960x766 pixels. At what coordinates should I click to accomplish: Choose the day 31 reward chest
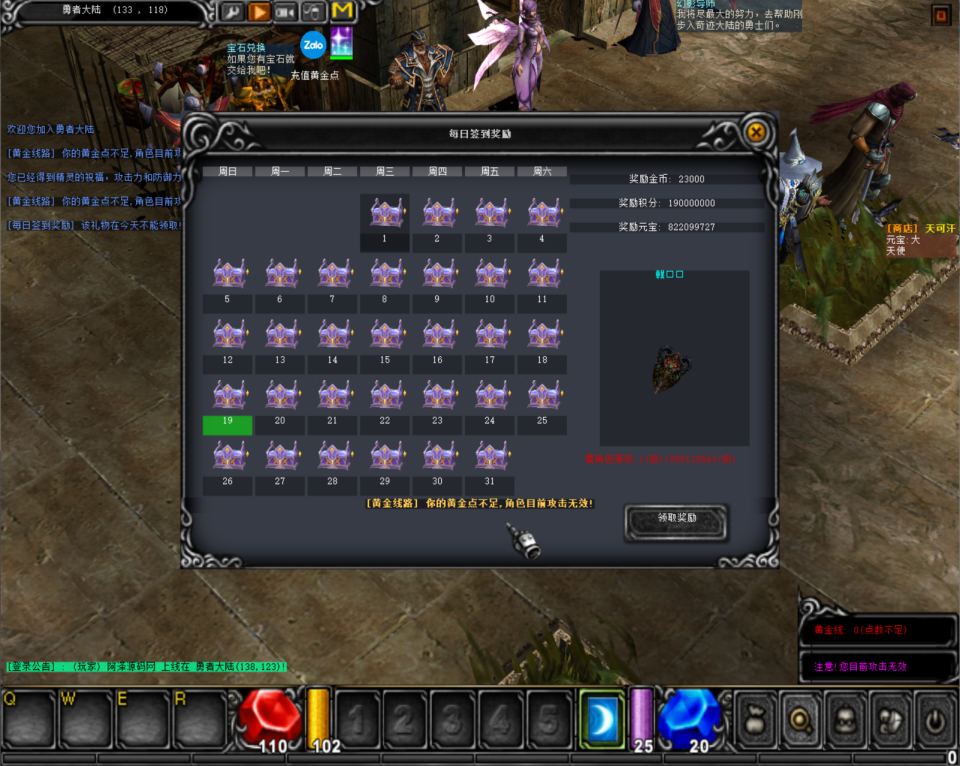[490, 457]
